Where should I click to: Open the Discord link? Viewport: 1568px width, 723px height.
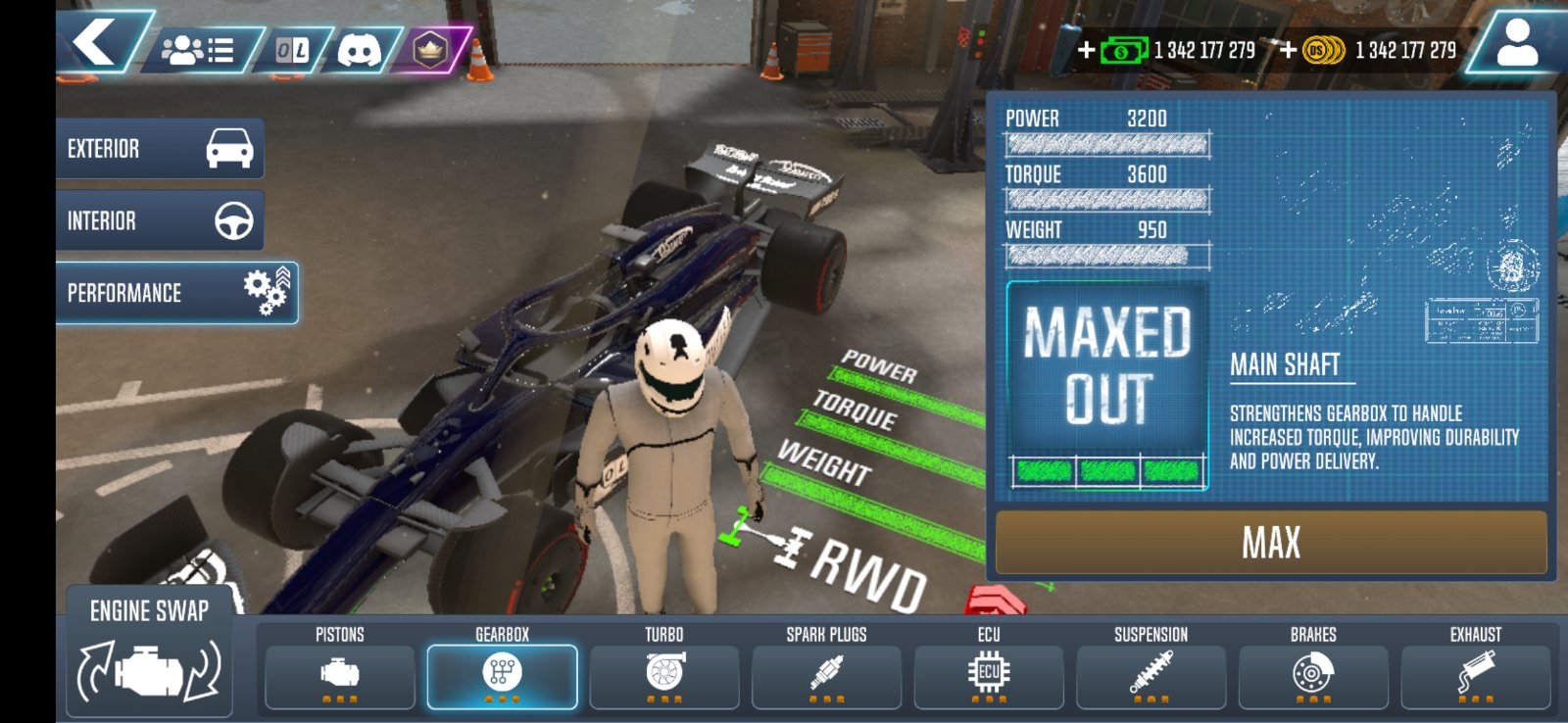click(x=359, y=50)
